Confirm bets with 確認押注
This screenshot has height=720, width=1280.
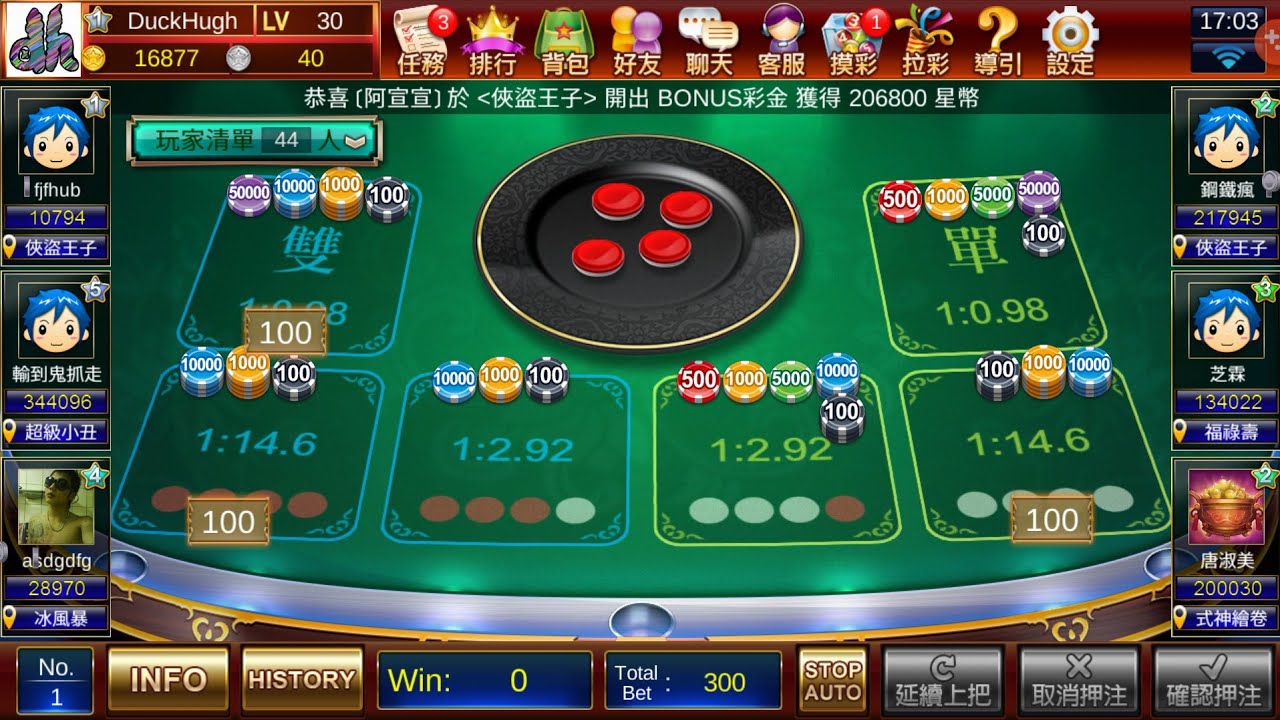tap(1214, 681)
